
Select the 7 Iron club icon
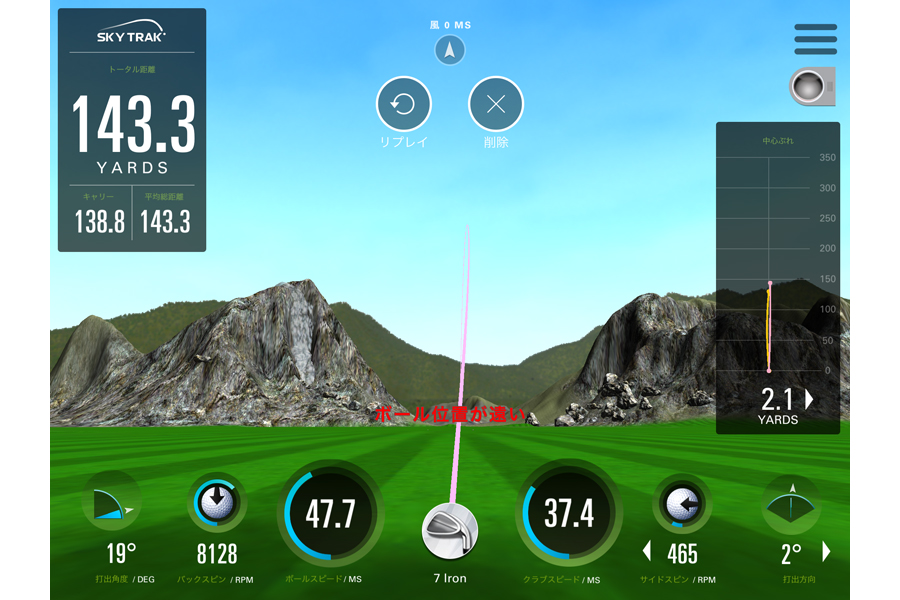[450, 531]
